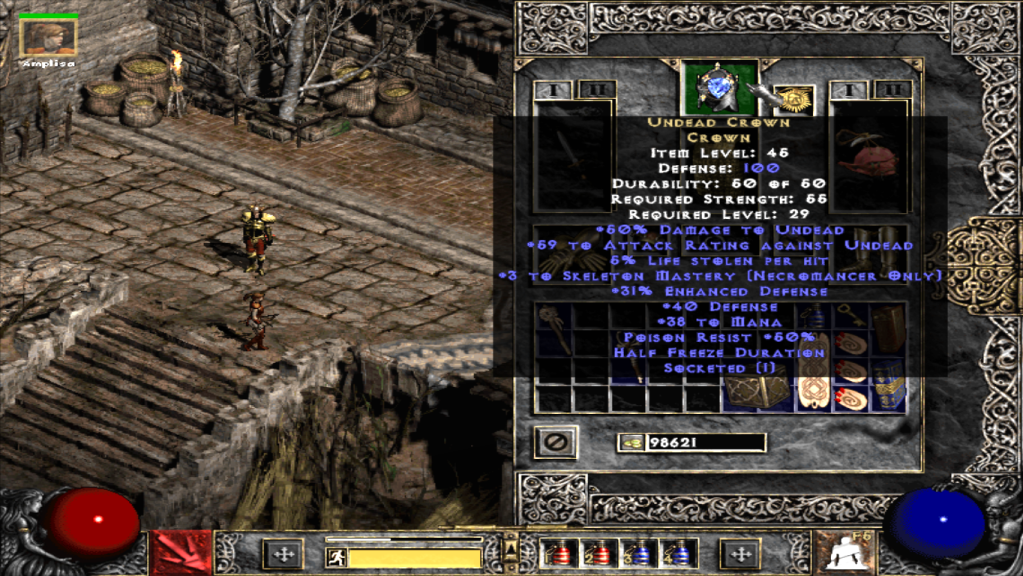Click the cross-arrows button next to stamina bar
The height and width of the screenshot is (576, 1023).
pos(282,553)
